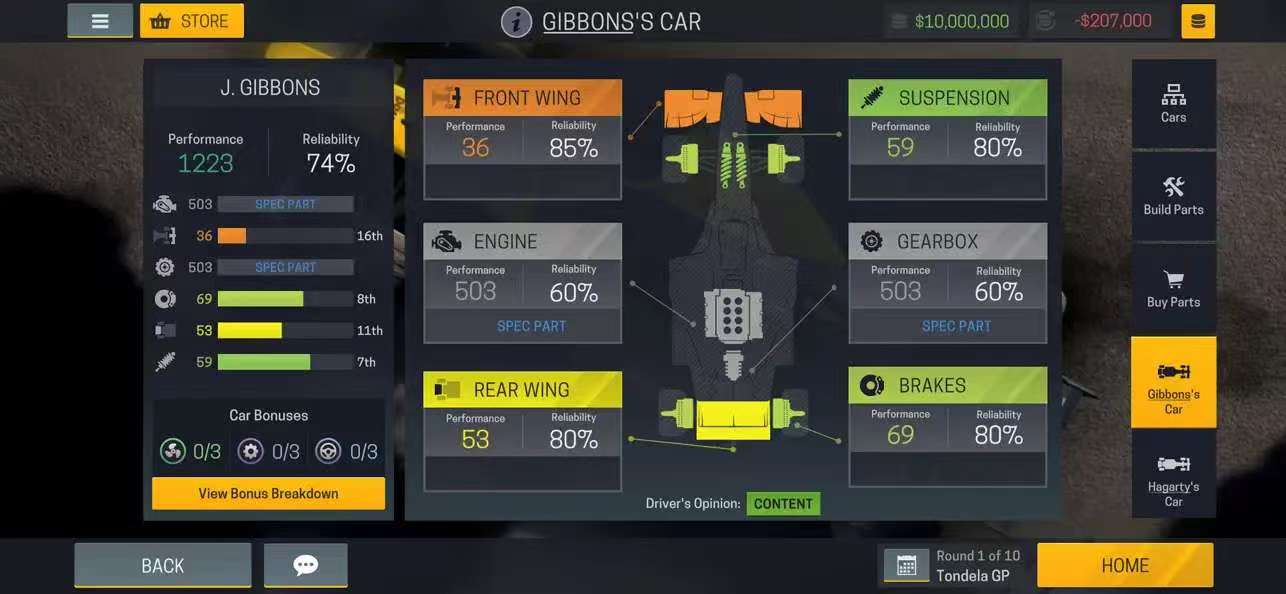Select the Gibbons's Car tab

pyautogui.click(x=1173, y=382)
